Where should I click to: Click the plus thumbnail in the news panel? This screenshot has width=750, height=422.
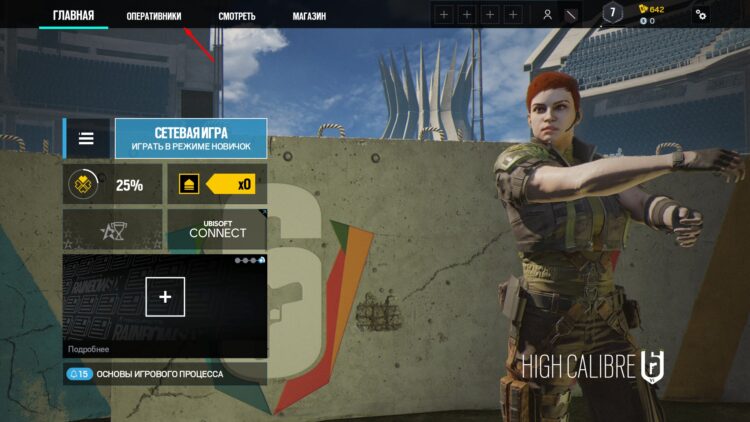165,296
